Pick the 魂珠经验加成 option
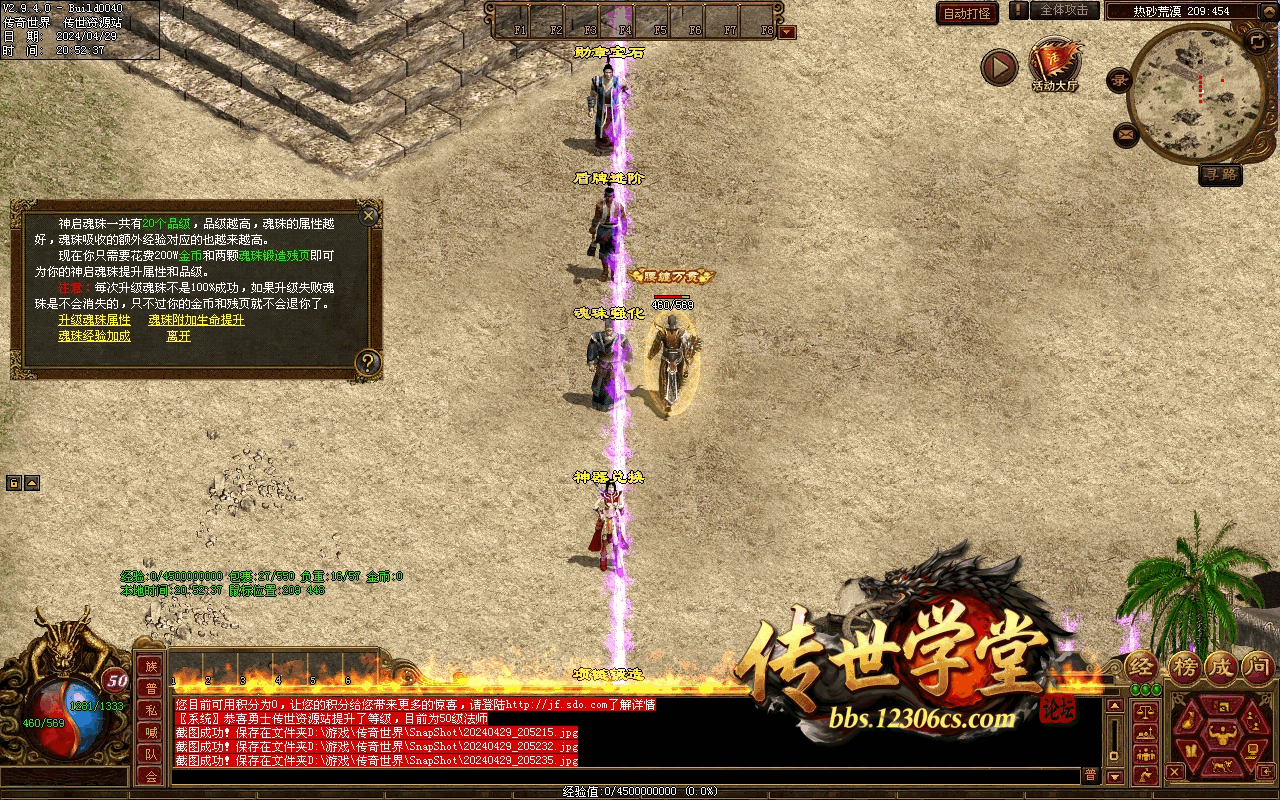Screen dimensions: 1280x800 tap(94, 336)
